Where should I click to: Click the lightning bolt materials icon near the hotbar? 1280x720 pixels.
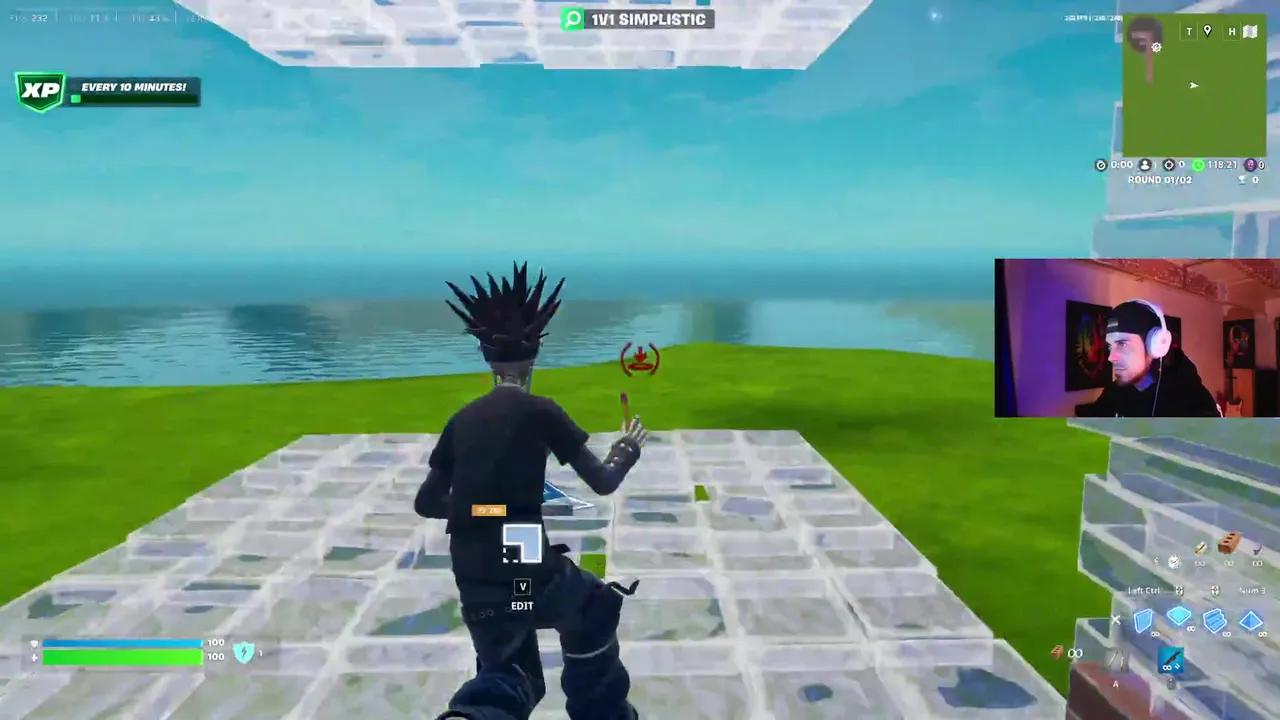1058,653
